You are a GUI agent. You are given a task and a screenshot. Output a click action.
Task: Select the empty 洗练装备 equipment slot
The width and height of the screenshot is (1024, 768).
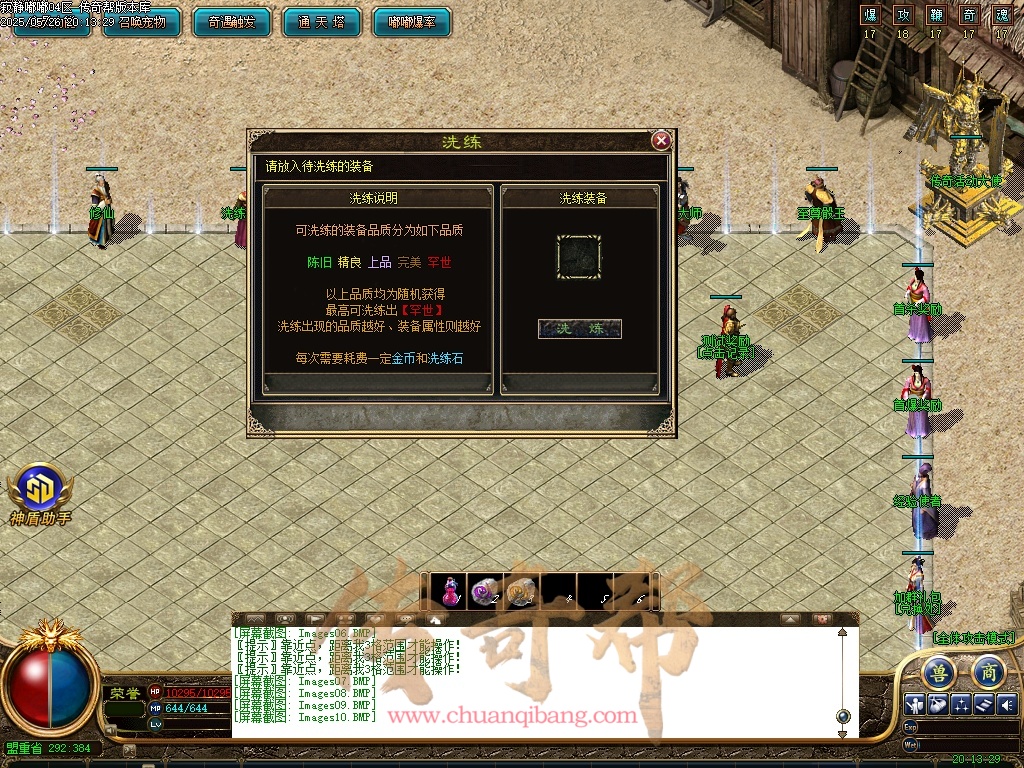[580, 257]
